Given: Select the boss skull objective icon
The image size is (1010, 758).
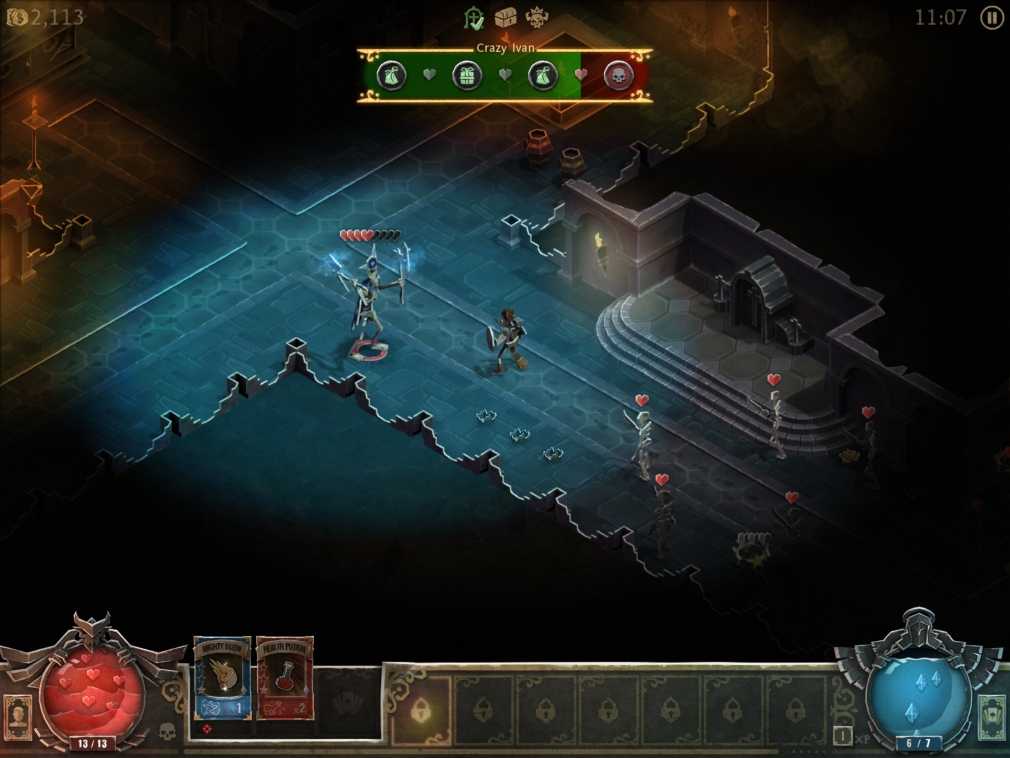Looking at the screenshot, I should pos(538,17).
